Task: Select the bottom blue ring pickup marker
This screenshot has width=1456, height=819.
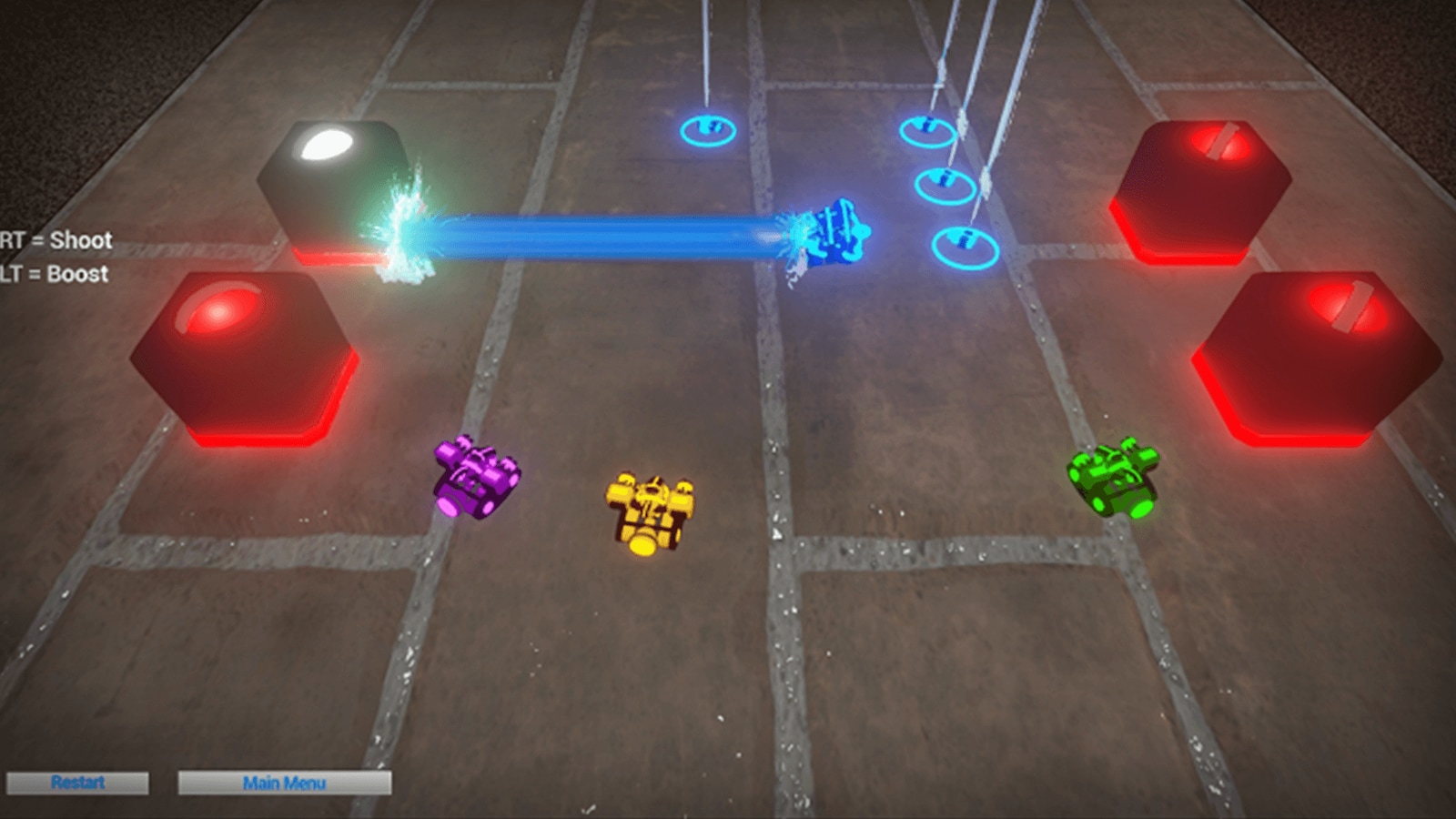Action: [x=965, y=246]
